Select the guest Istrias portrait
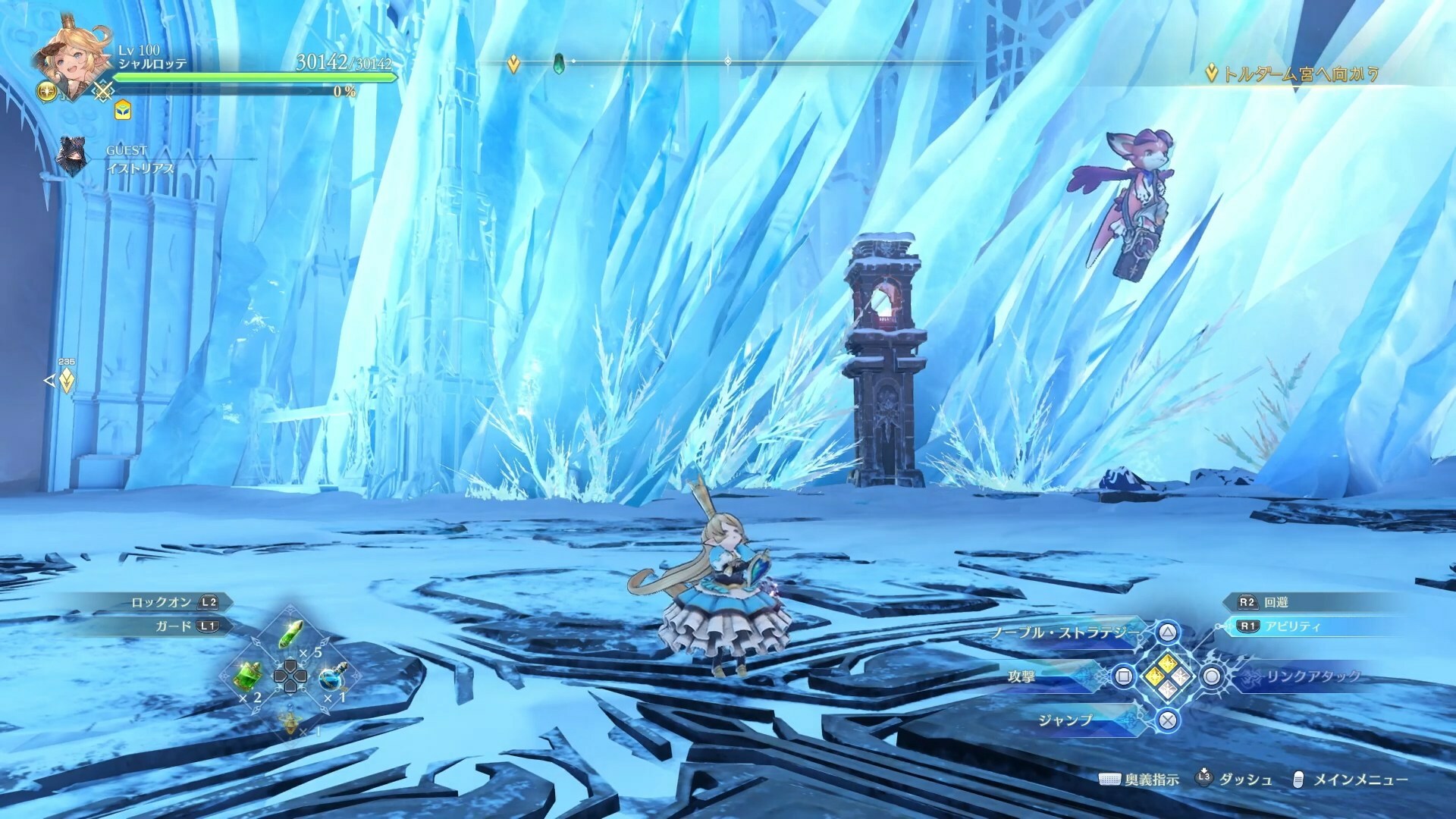The width and height of the screenshot is (1456, 819). (73, 158)
